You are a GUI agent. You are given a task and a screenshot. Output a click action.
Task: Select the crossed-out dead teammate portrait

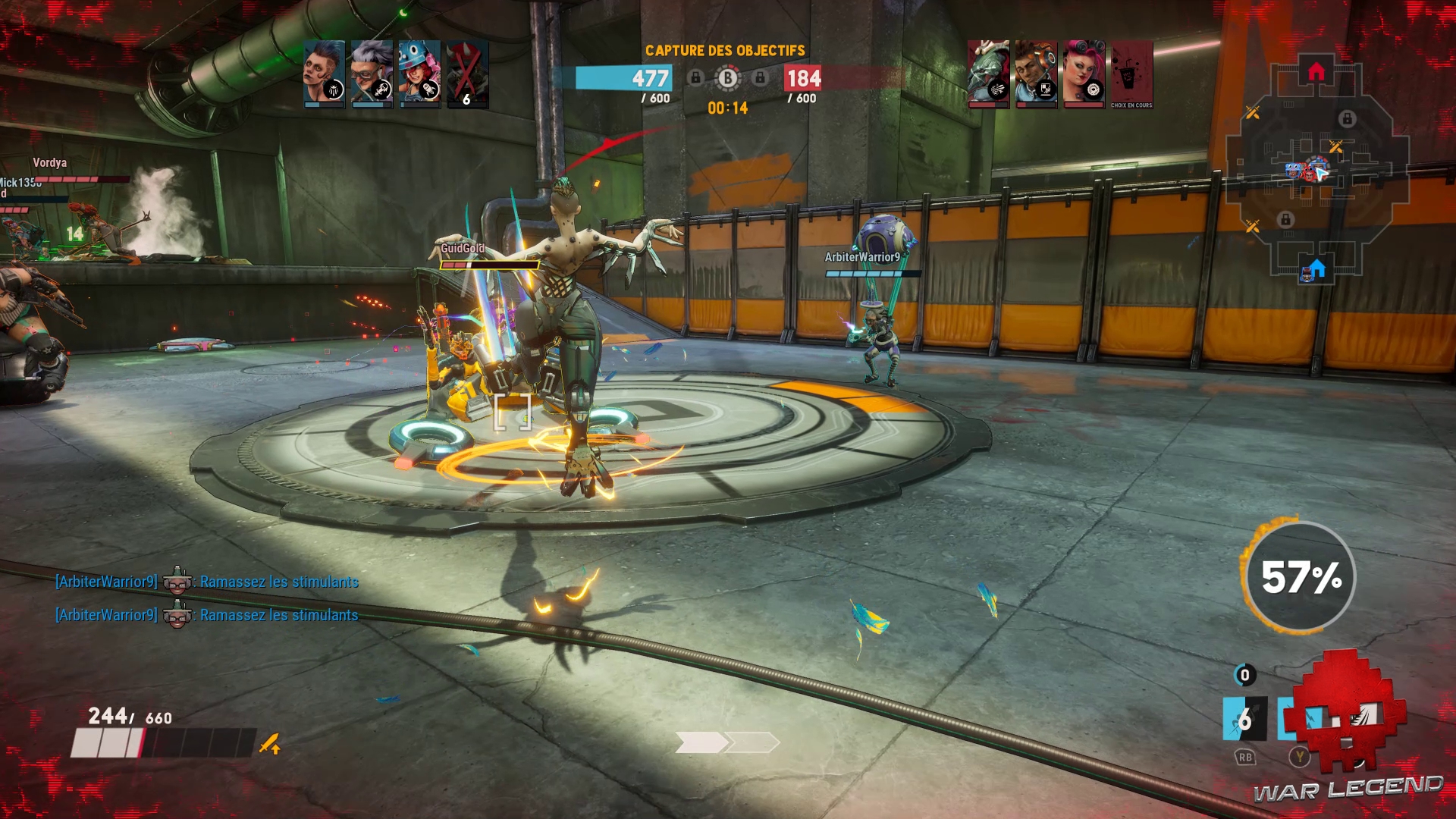[x=467, y=74]
